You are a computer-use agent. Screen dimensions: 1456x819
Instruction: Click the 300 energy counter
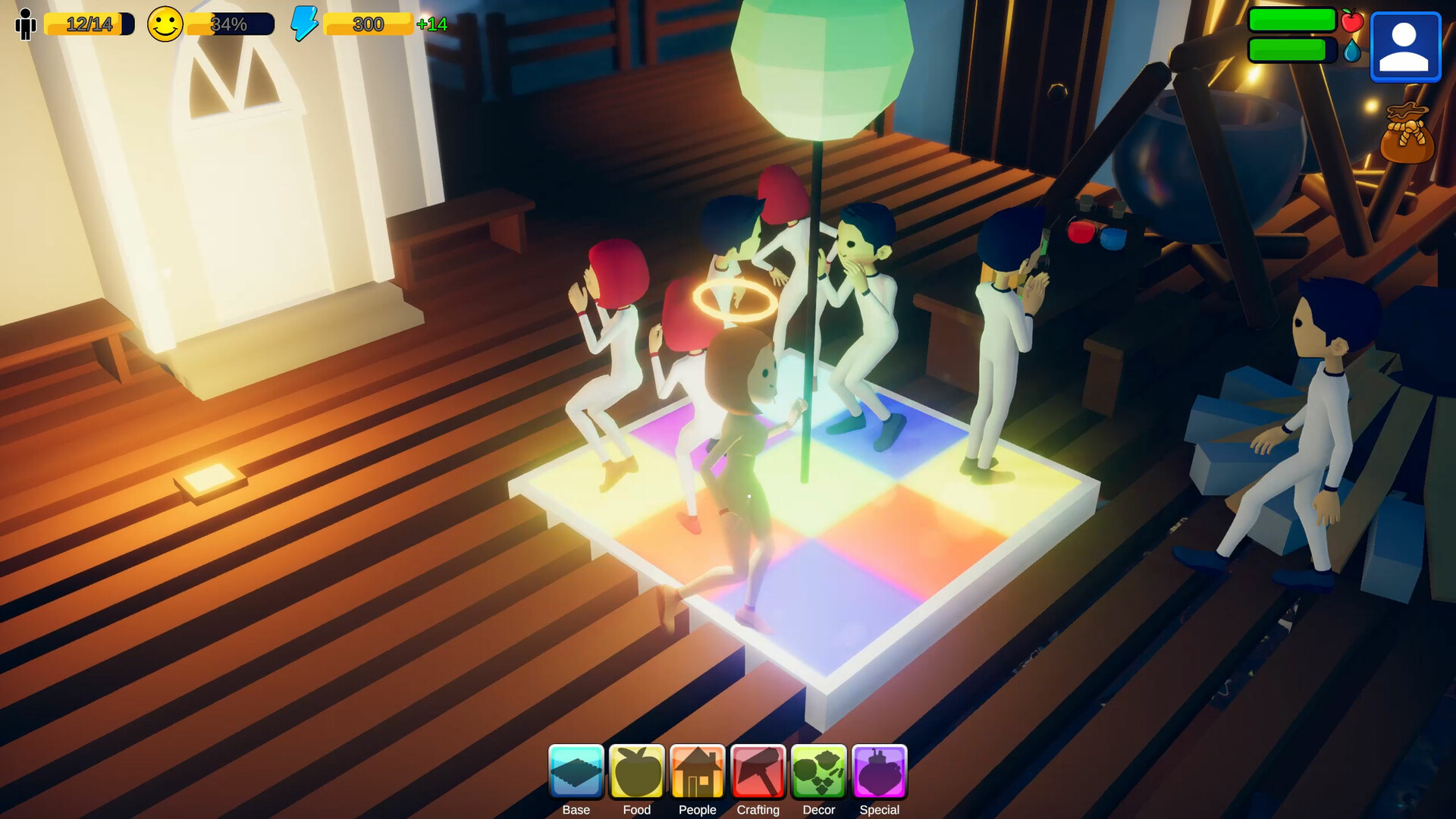click(367, 24)
